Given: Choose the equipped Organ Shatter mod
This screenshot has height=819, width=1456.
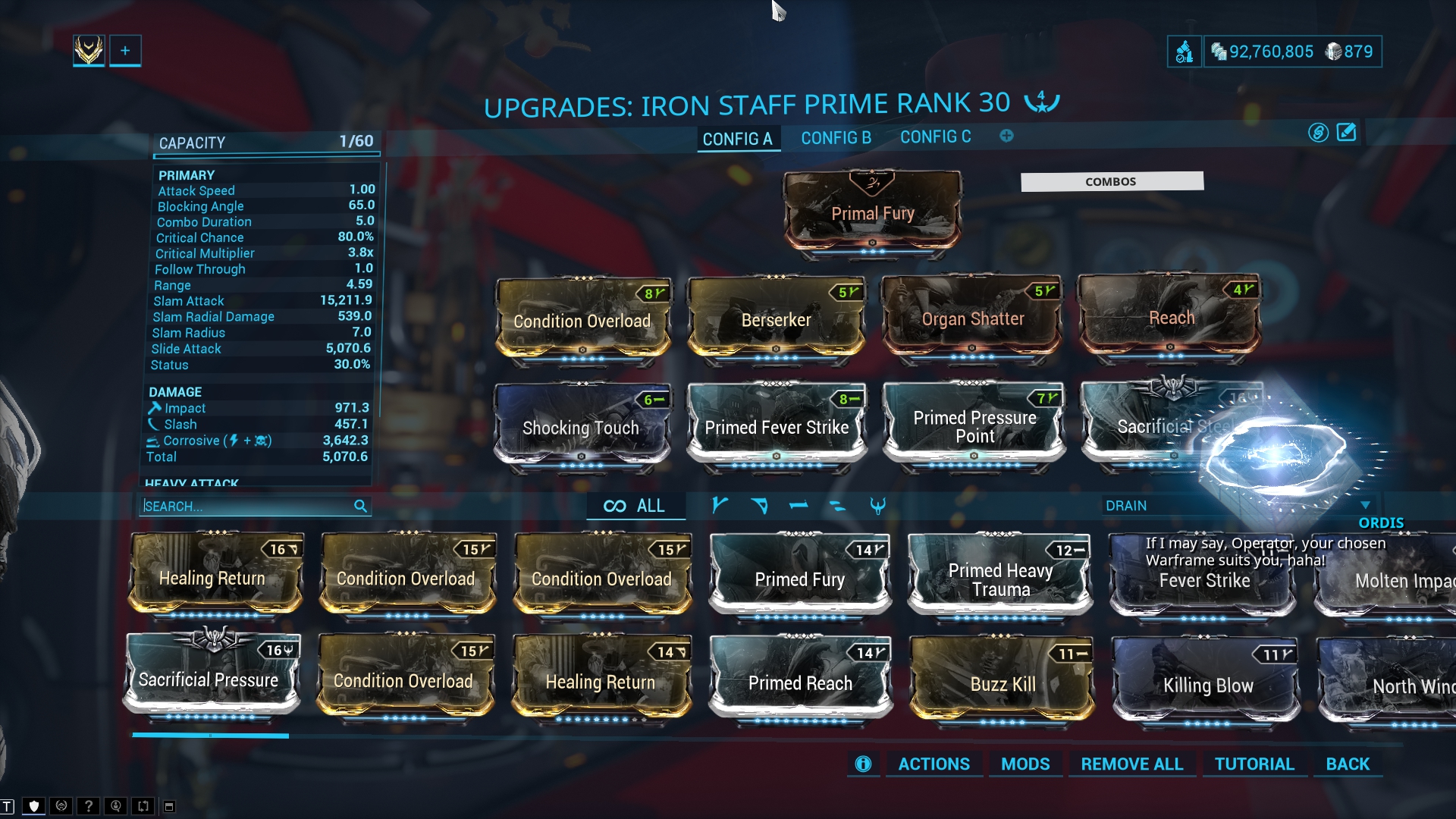Looking at the screenshot, I should point(972,318).
